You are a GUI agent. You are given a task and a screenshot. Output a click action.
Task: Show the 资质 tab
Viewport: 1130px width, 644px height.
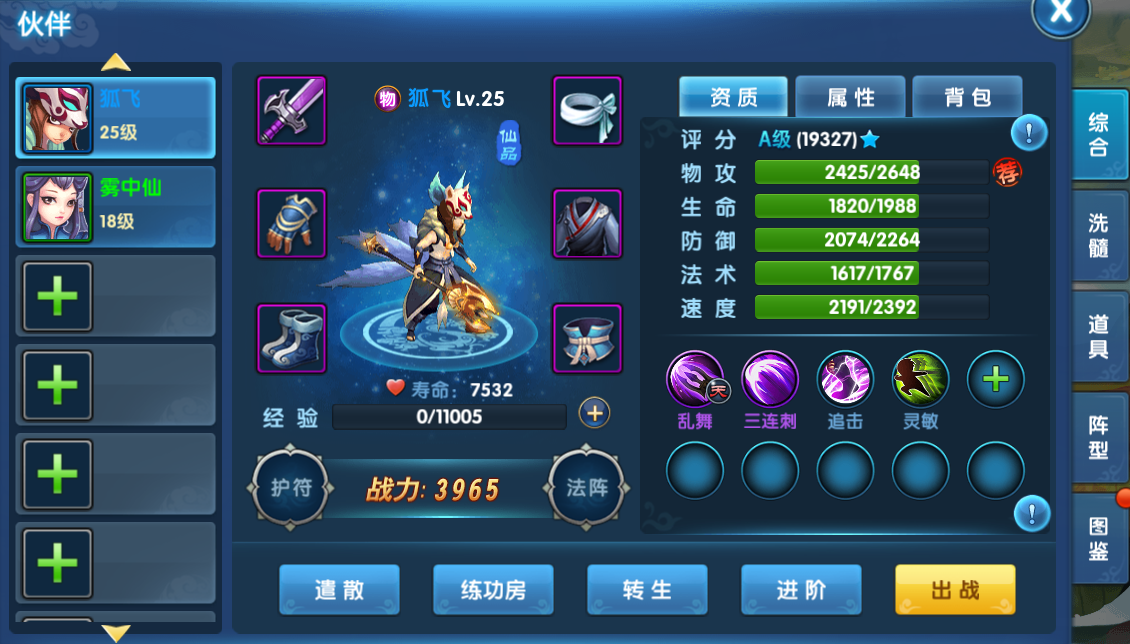733,97
